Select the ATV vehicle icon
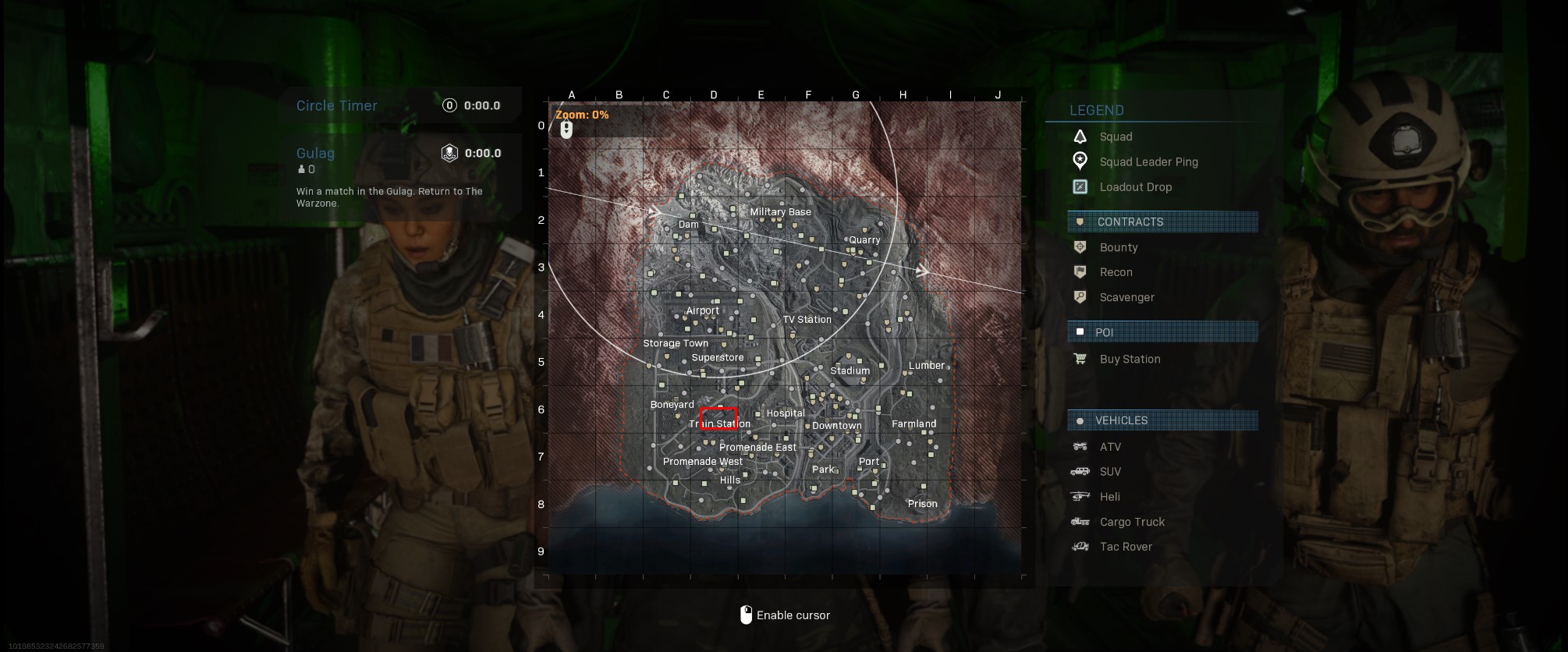 [1080, 446]
